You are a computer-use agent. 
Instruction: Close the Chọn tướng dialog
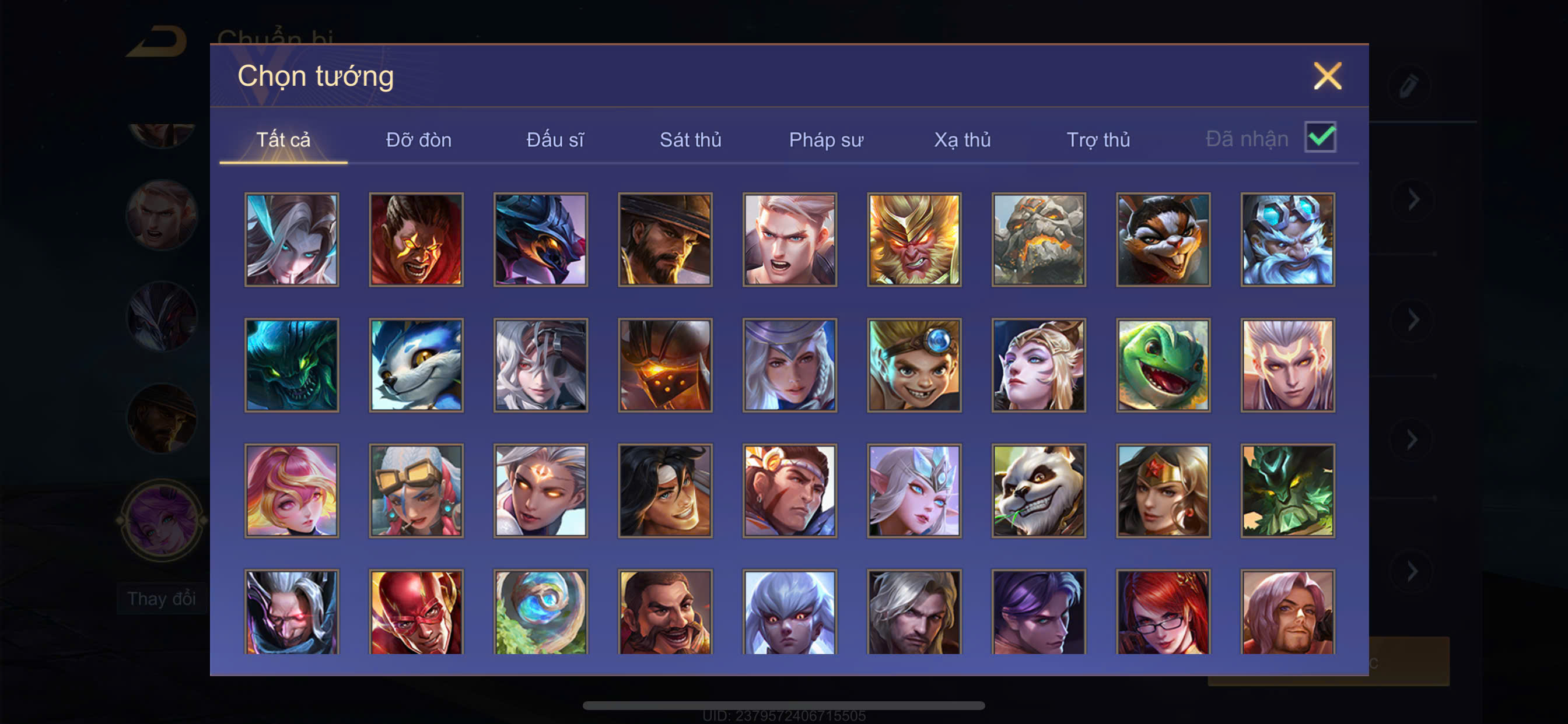[1327, 76]
